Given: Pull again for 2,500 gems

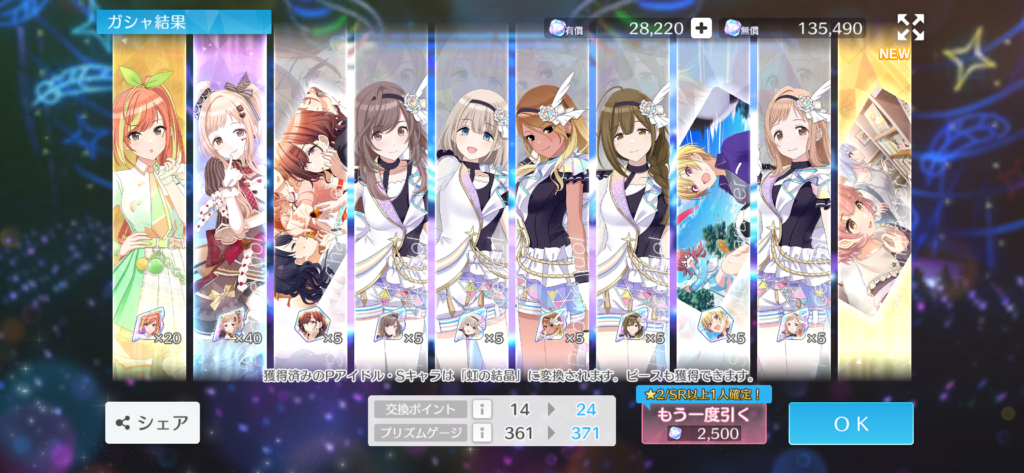Looking at the screenshot, I should 704,423.
